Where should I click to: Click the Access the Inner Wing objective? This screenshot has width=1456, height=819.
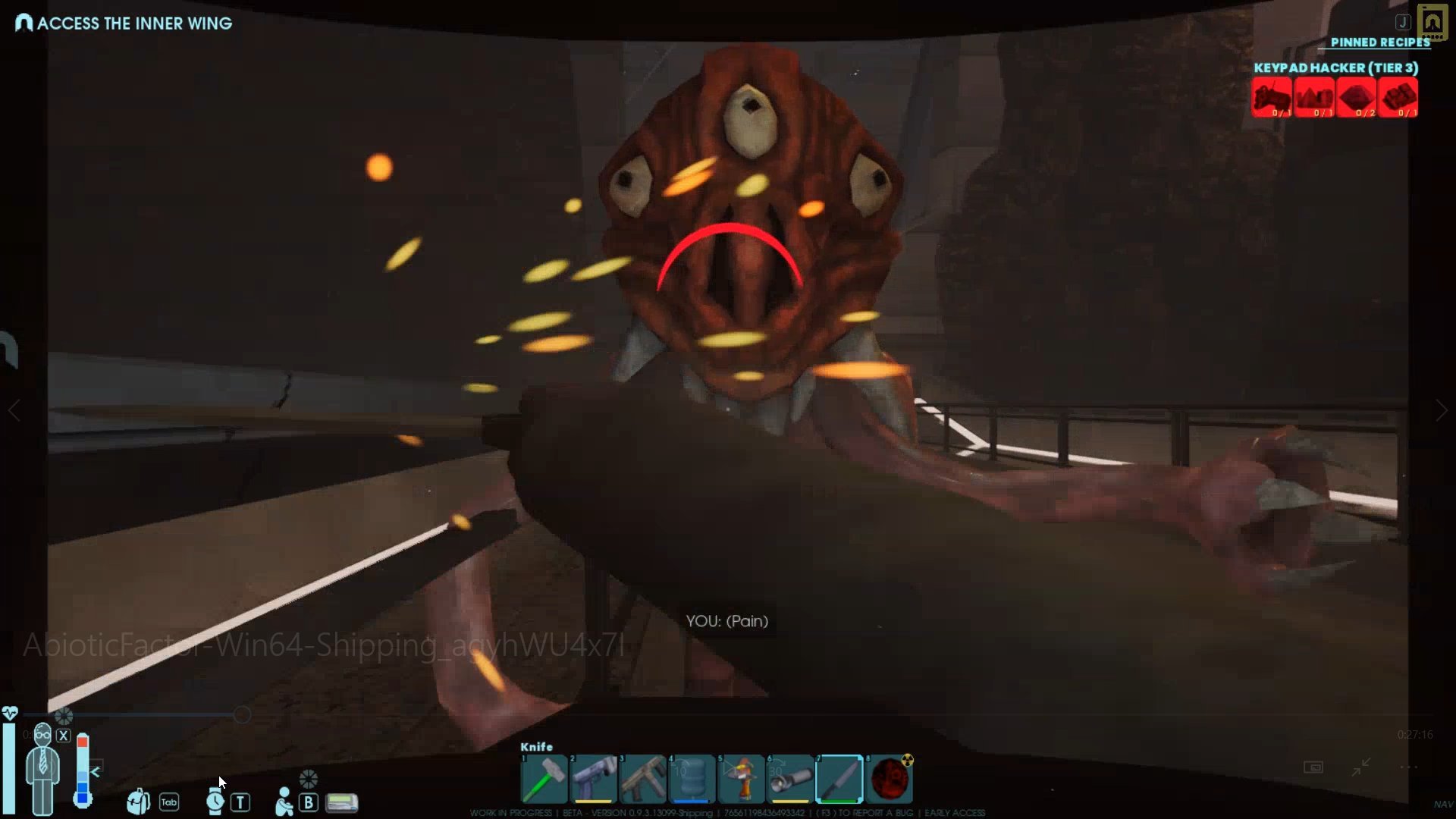134,24
